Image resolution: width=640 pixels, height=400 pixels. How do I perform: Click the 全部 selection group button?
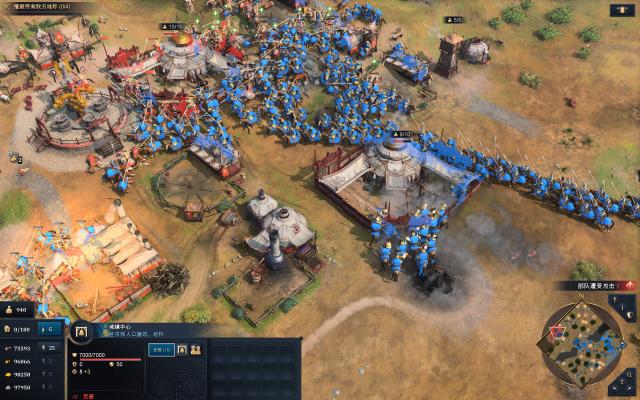click(161, 350)
